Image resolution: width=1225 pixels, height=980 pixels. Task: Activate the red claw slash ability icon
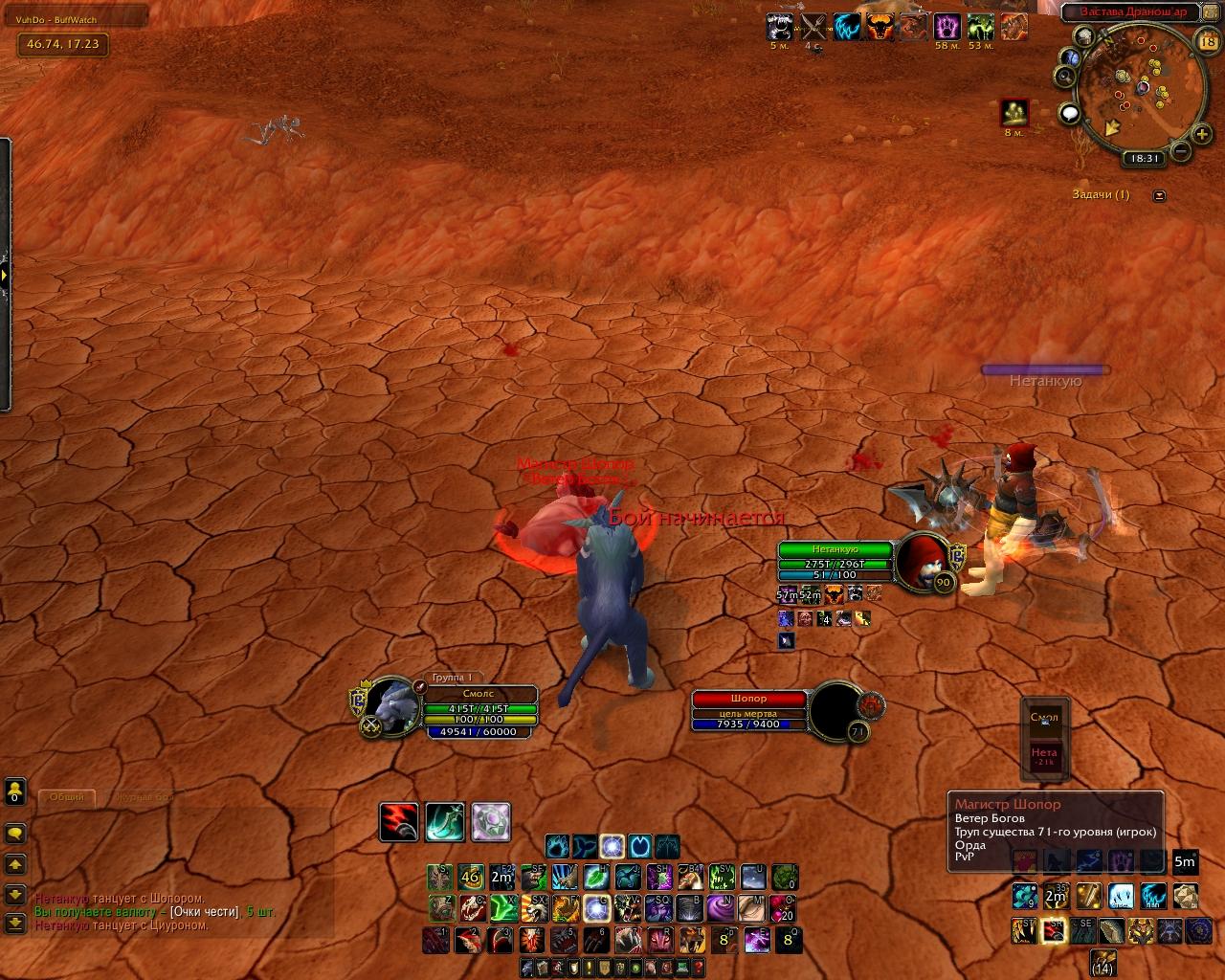[398, 822]
